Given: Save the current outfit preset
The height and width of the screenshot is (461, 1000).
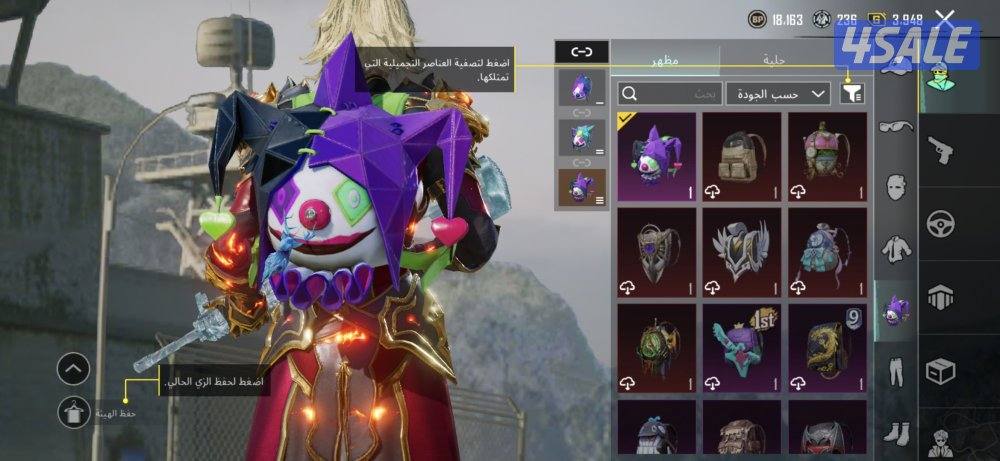Looking at the screenshot, I should point(73,411).
